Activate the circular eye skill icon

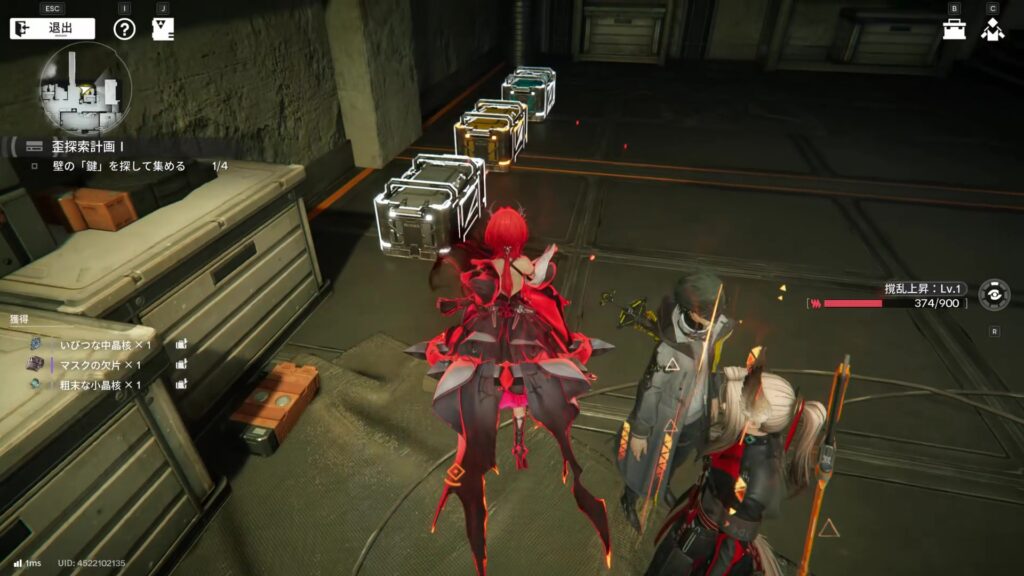click(993, 295)
